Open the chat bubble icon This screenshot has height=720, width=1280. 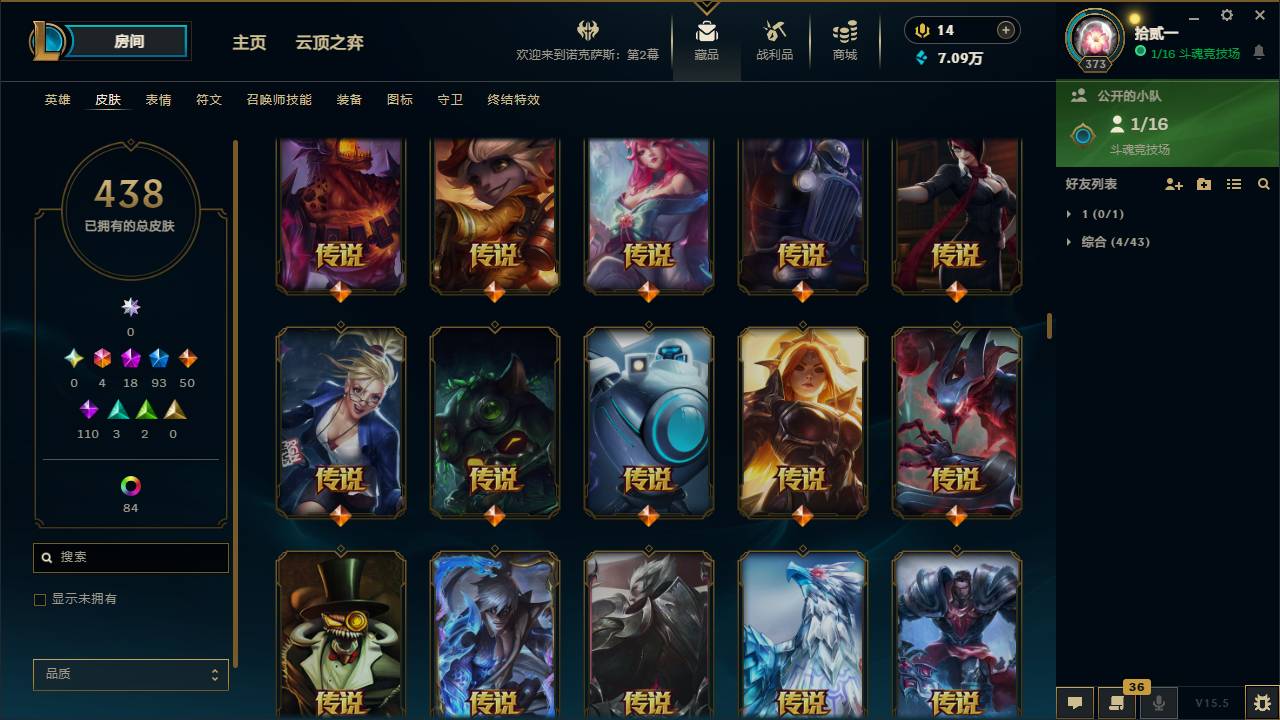coord(1074,703)
